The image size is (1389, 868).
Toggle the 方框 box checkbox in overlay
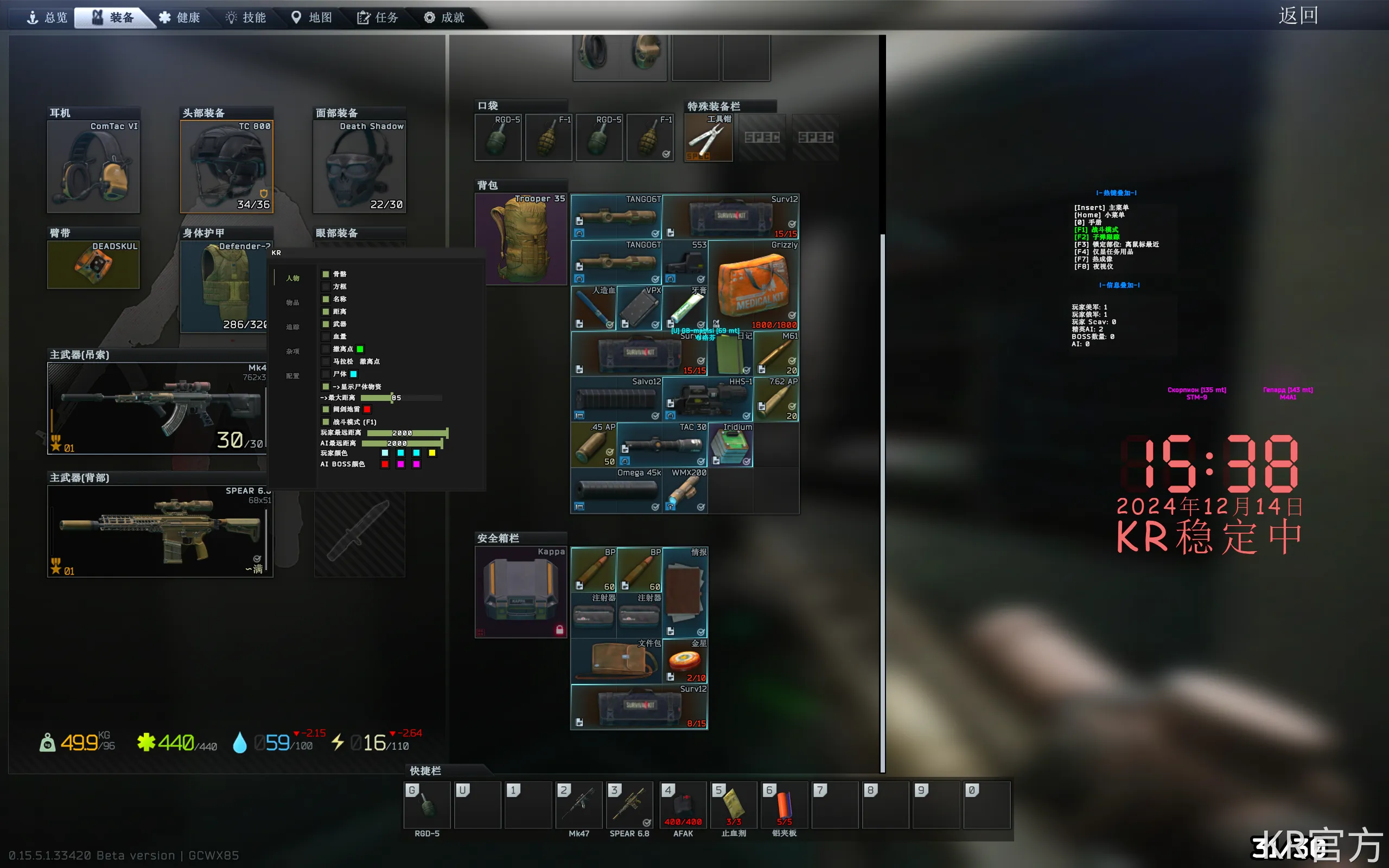[326, 286]
